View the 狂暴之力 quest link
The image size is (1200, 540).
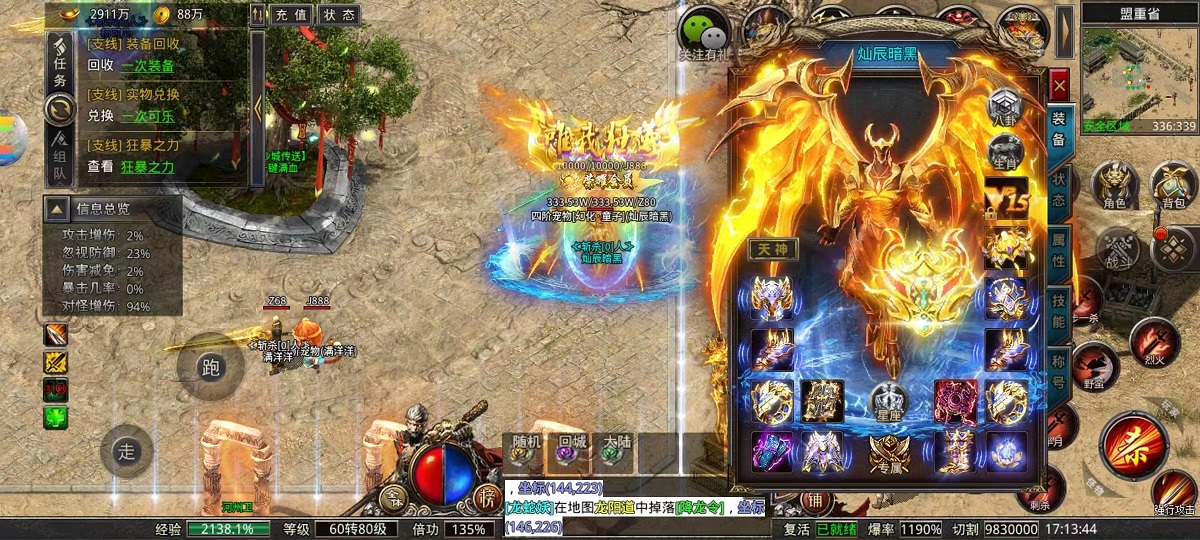147,167
